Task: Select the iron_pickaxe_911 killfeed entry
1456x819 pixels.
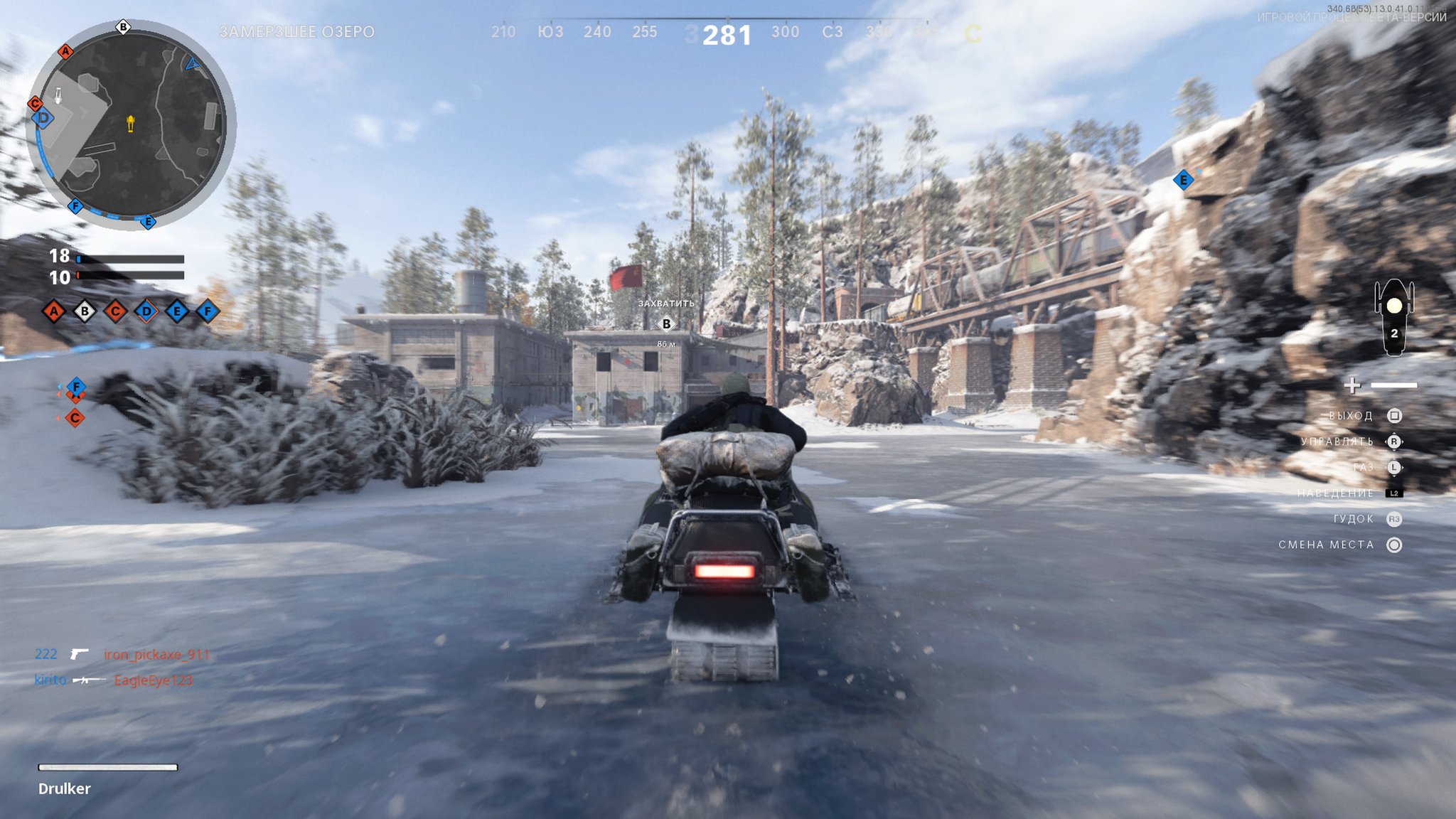Action: [156, 654]
